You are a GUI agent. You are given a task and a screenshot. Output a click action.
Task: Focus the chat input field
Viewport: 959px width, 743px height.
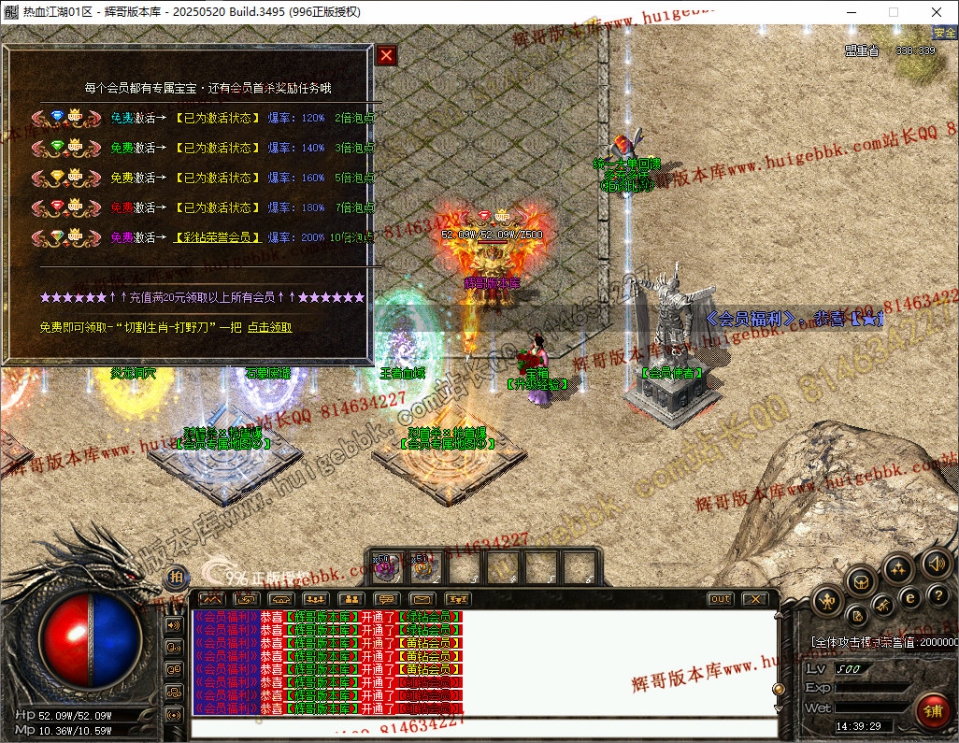coord(480,727)
